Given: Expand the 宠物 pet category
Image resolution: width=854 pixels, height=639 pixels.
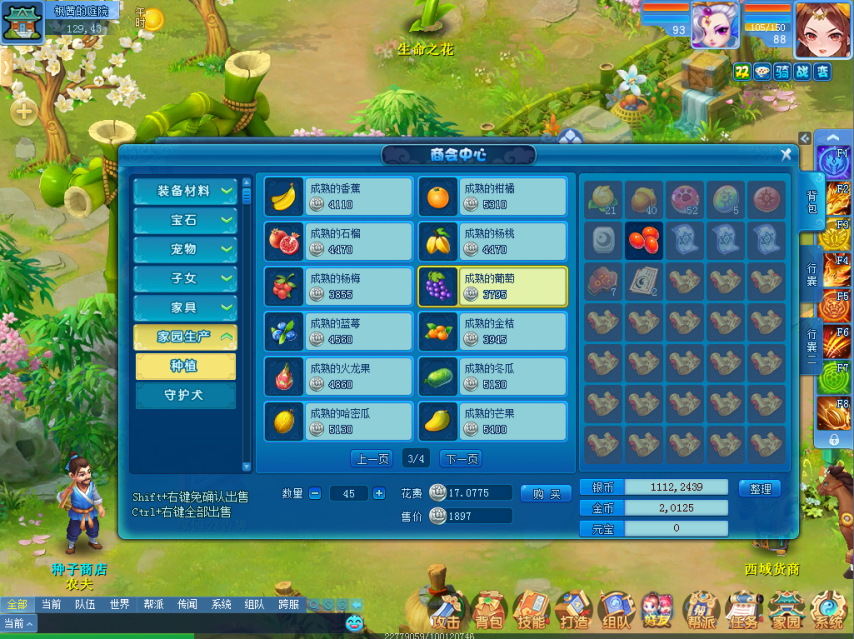Looking at the screenshot, I should (185, 249).
